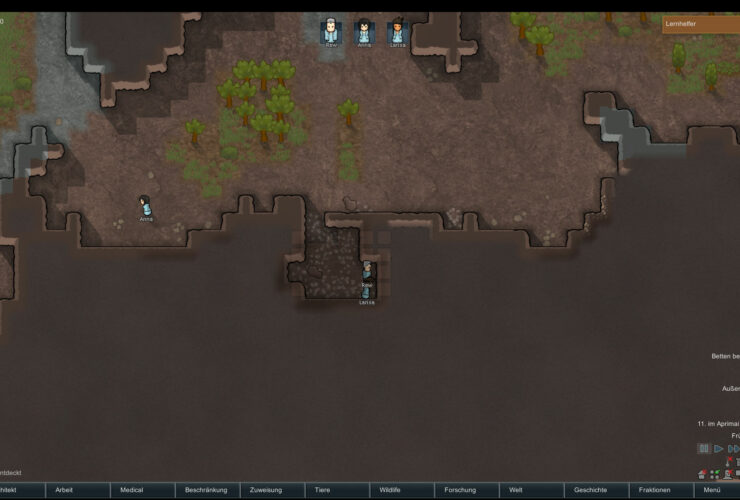This screenshot has height=500, width=740.
Task: Select colonist Larisa's portrait
Action: click(x=397, y=31)
